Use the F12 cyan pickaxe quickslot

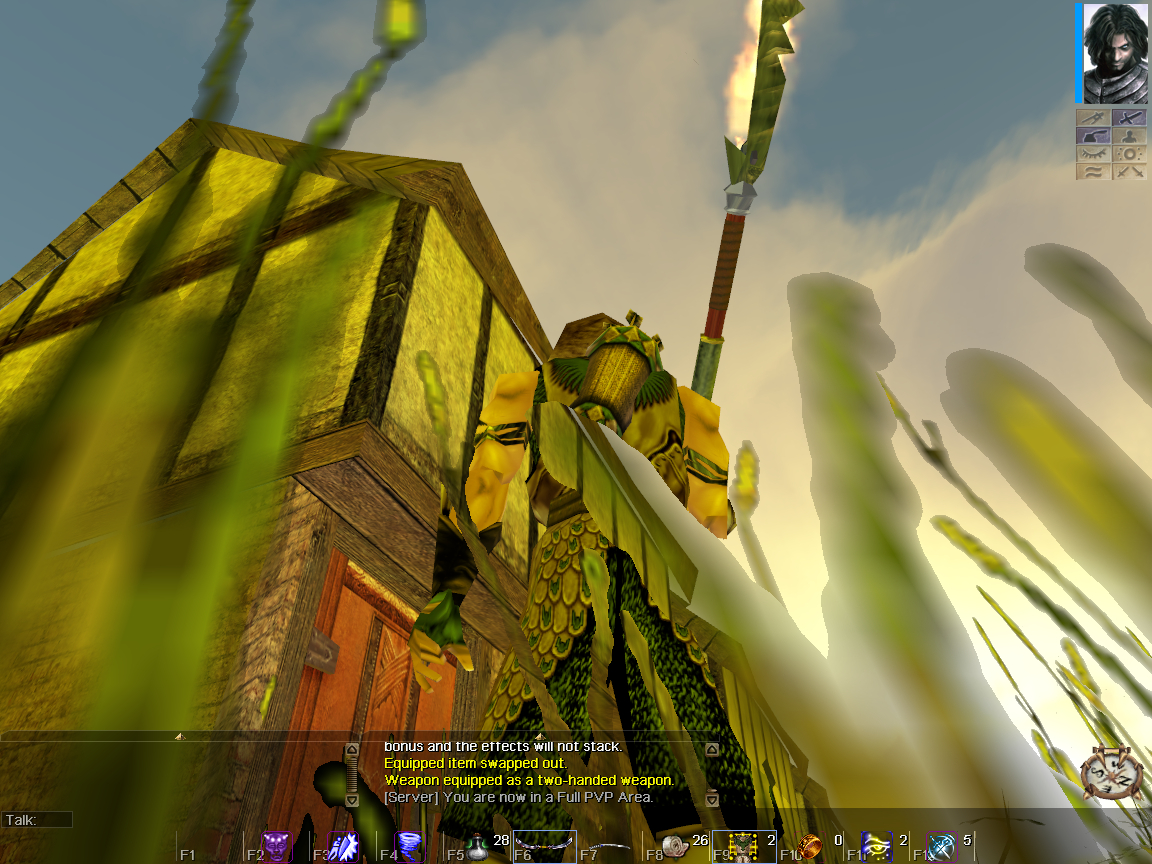[943, 846]
